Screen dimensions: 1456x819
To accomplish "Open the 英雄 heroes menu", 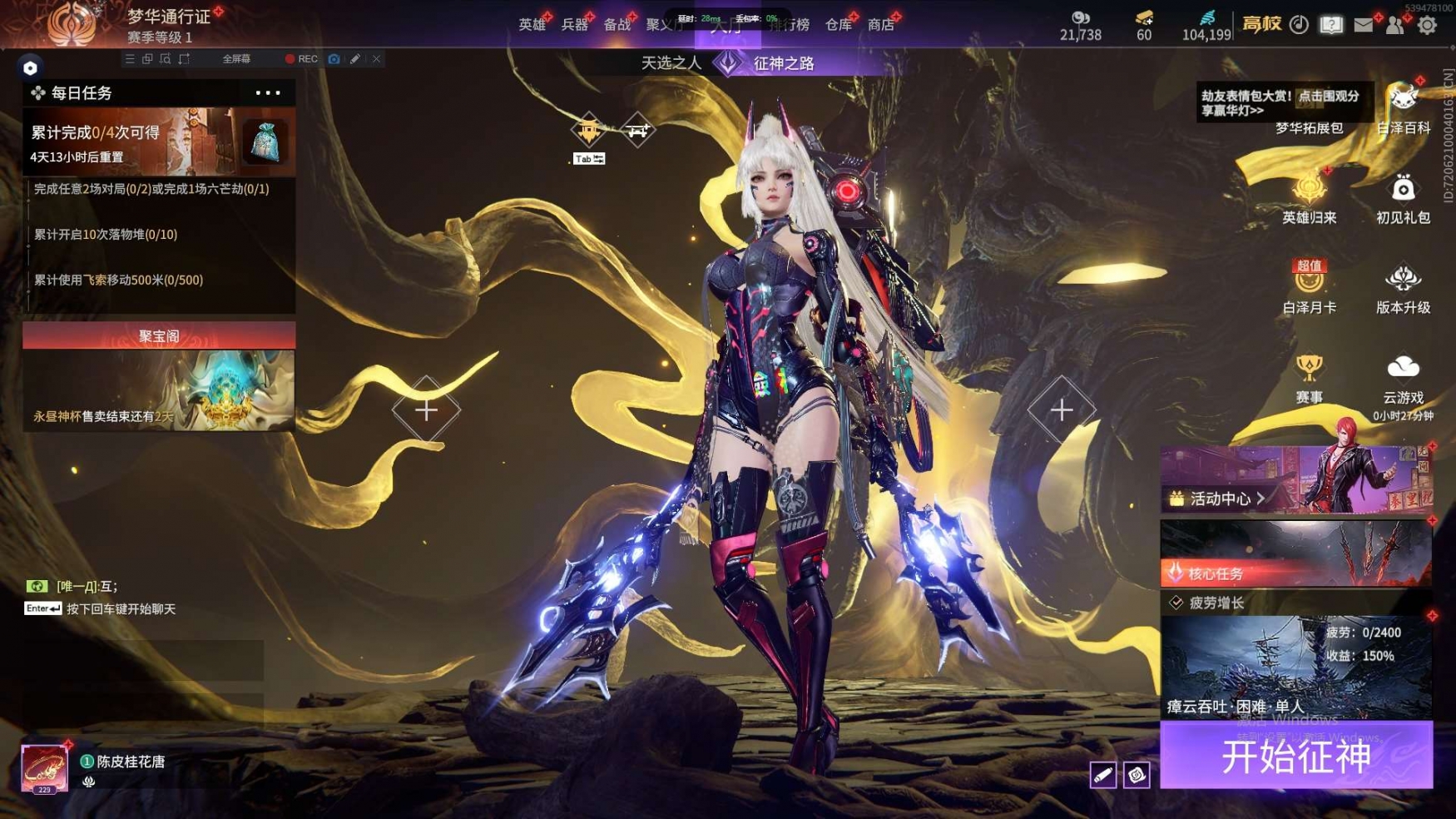I will [532, 25].
